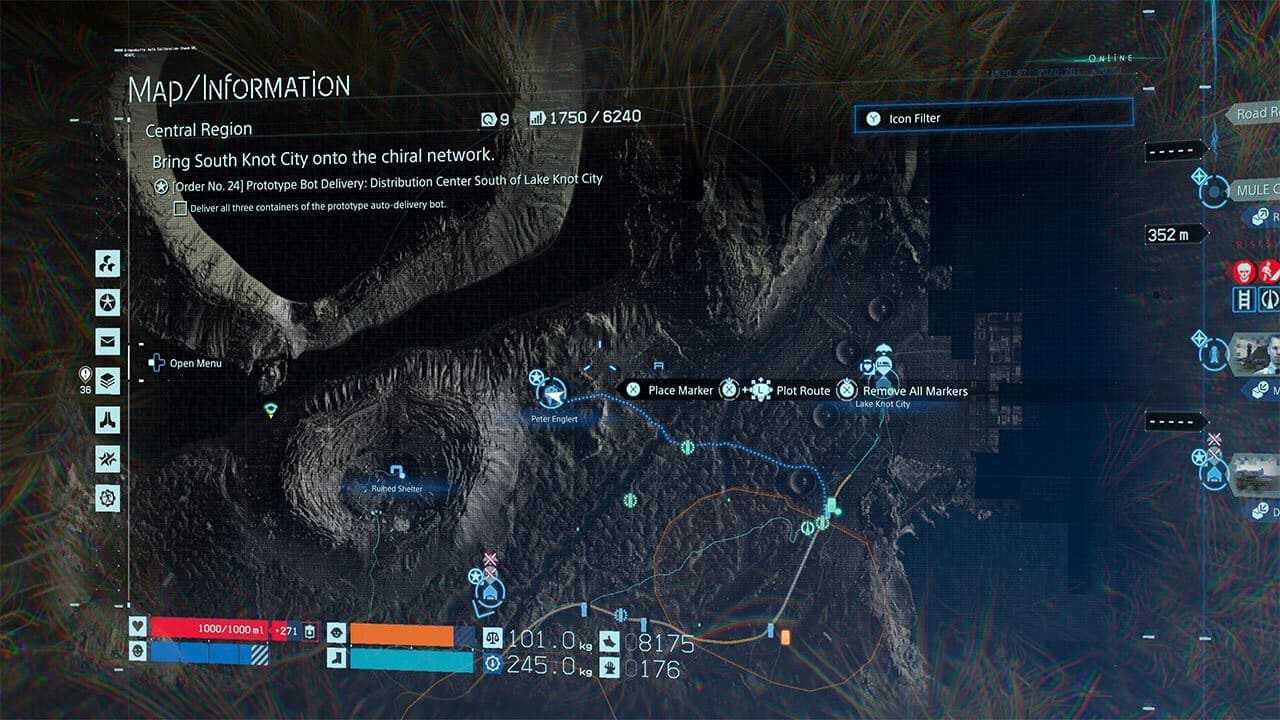1280x720 pixels.
Task: Select the envelope mail icon in sidebar
Action: pyautogui.click(x=108, y=341)
